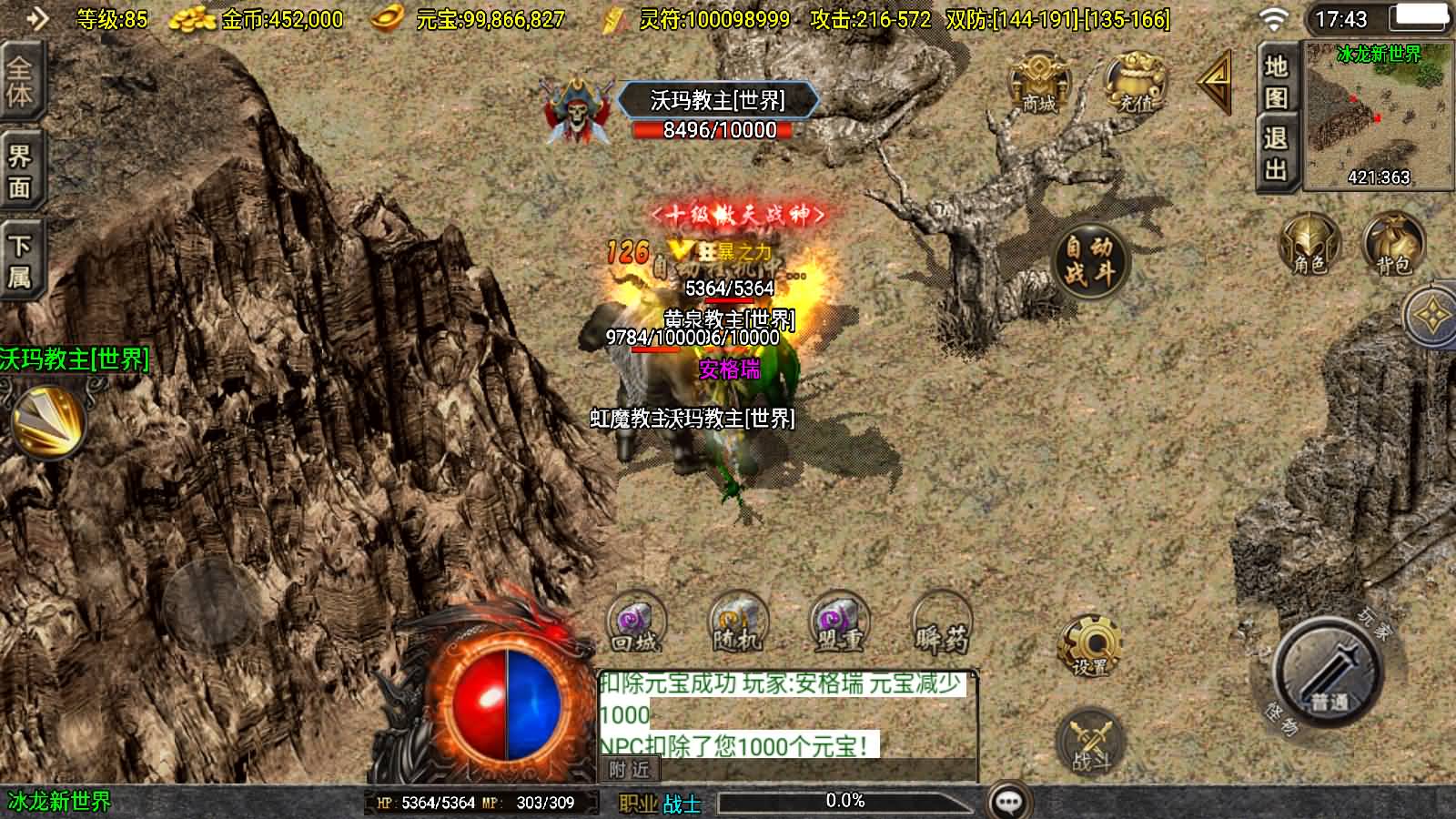Open the 角色 character sheet
The height and width of the screenshot is (819, 1456).
pos(1309,244)
